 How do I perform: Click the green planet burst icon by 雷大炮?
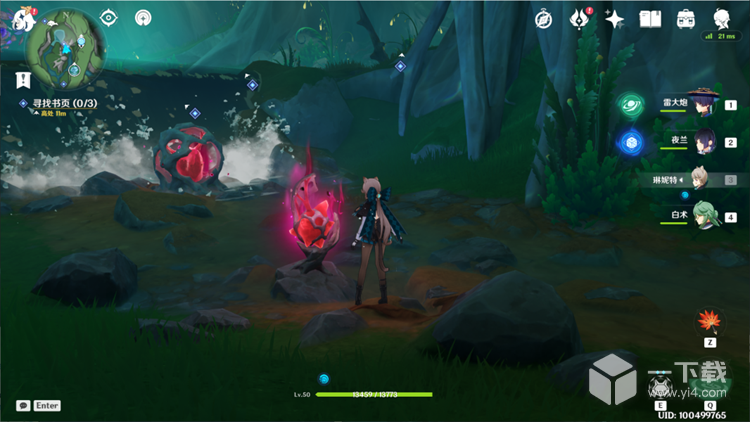630,104
